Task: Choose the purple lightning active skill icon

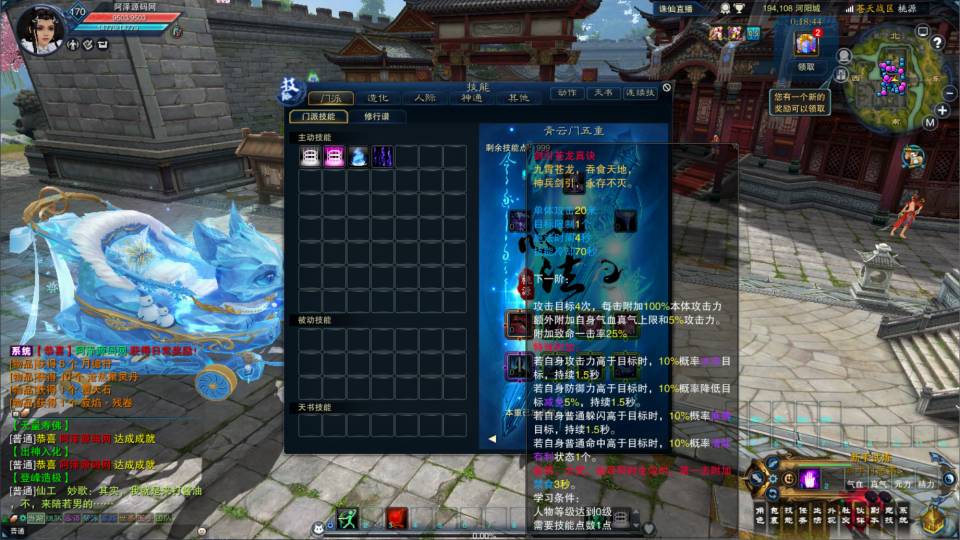Action: pyautogui.click(x=383, y=156)
